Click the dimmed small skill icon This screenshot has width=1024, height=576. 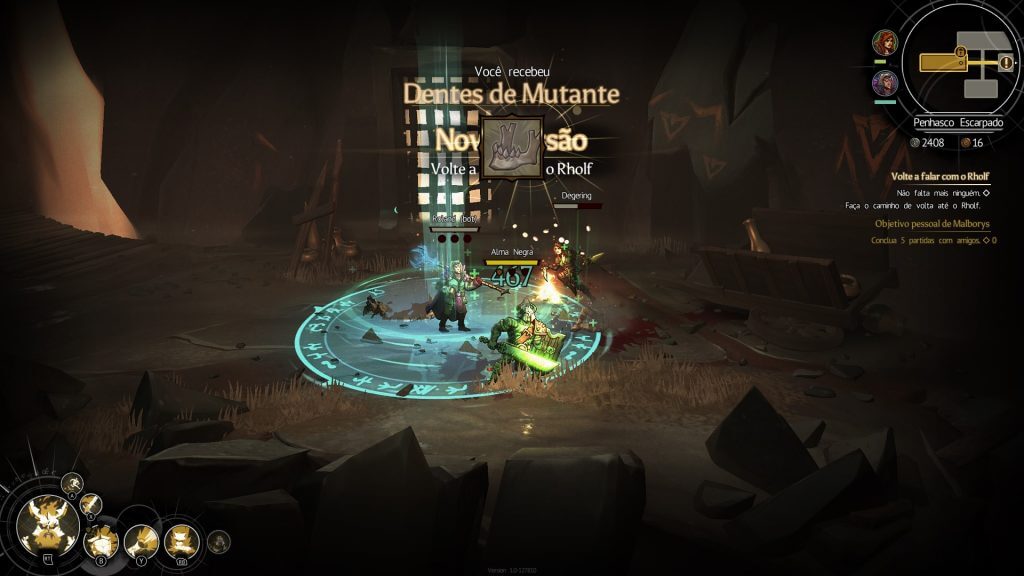click(218, 542)
